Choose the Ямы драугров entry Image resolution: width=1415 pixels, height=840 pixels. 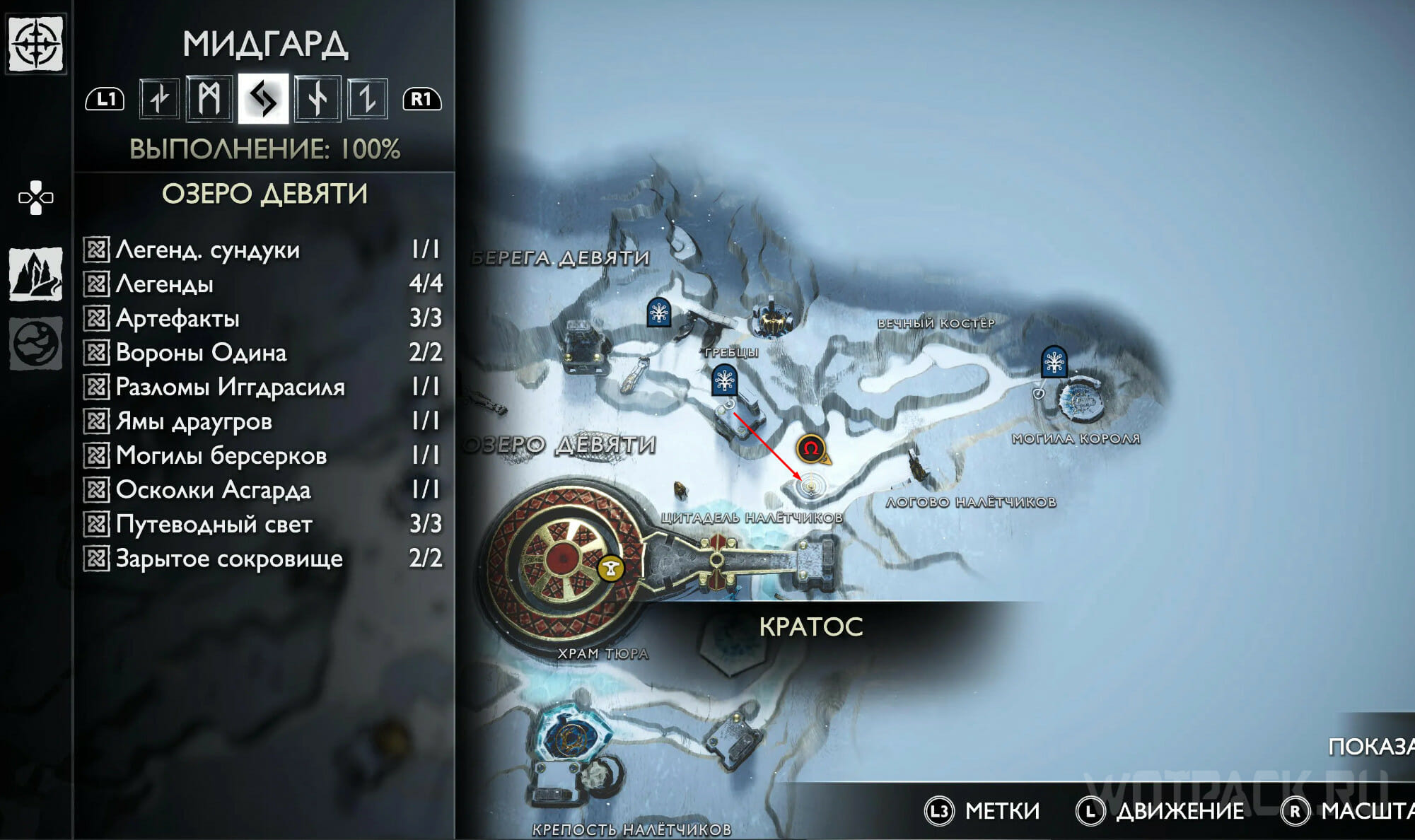coord(262,421)
